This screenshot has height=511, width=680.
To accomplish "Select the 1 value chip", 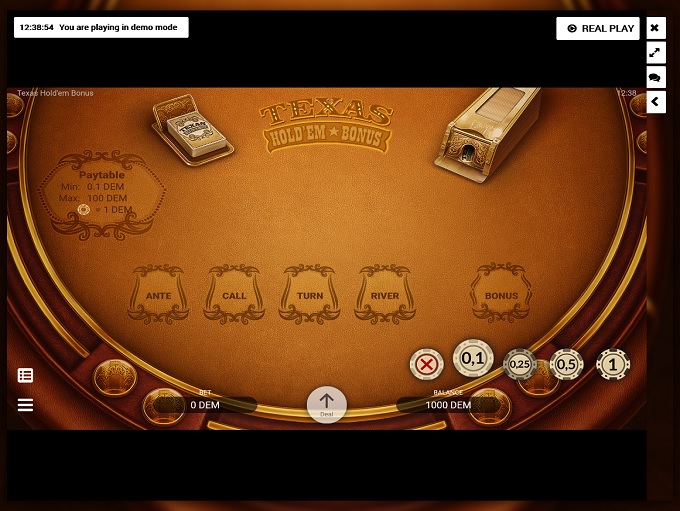I will tap(613, 365).
